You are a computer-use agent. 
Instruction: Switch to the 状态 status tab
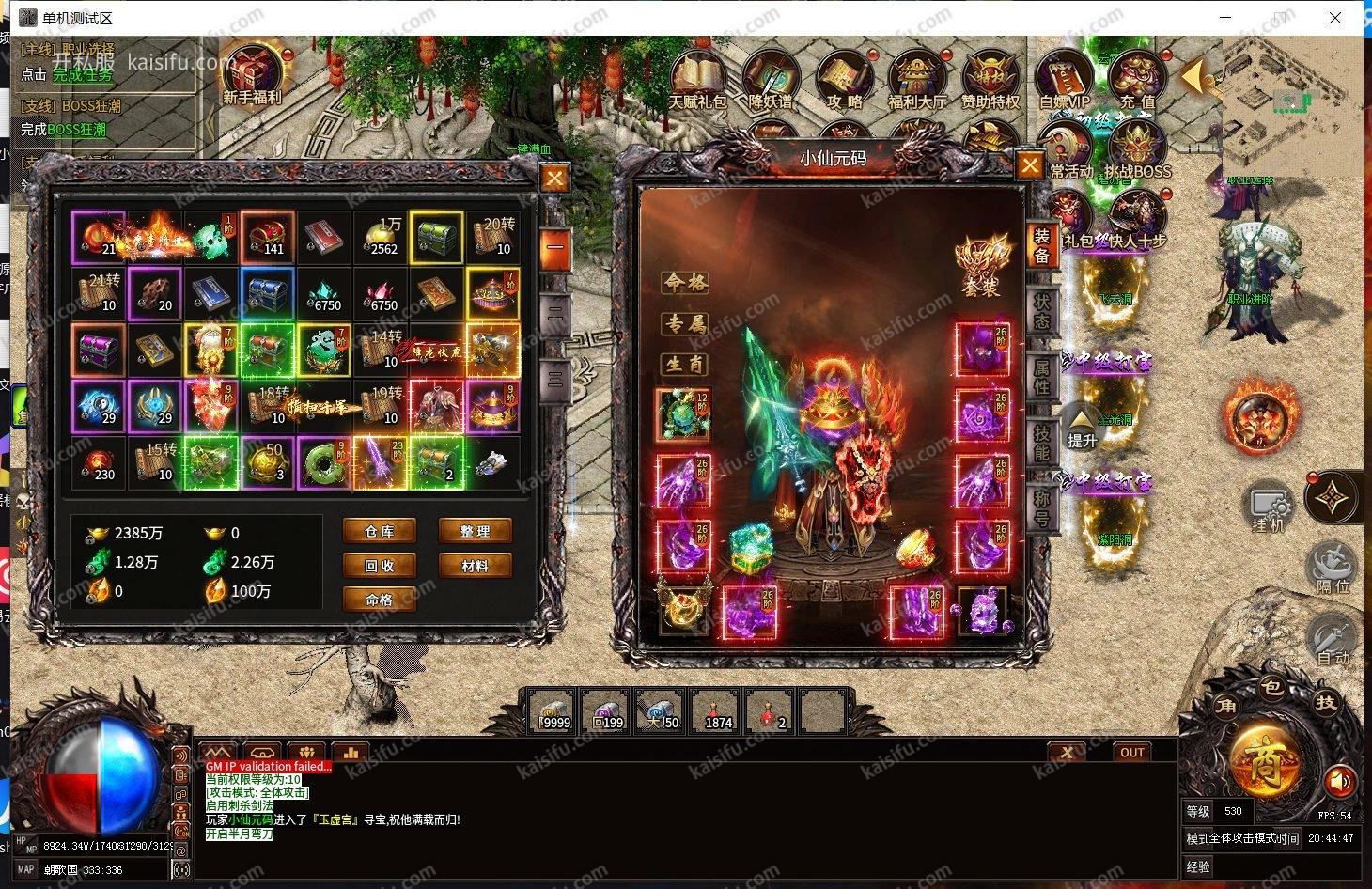(1042, 310)
